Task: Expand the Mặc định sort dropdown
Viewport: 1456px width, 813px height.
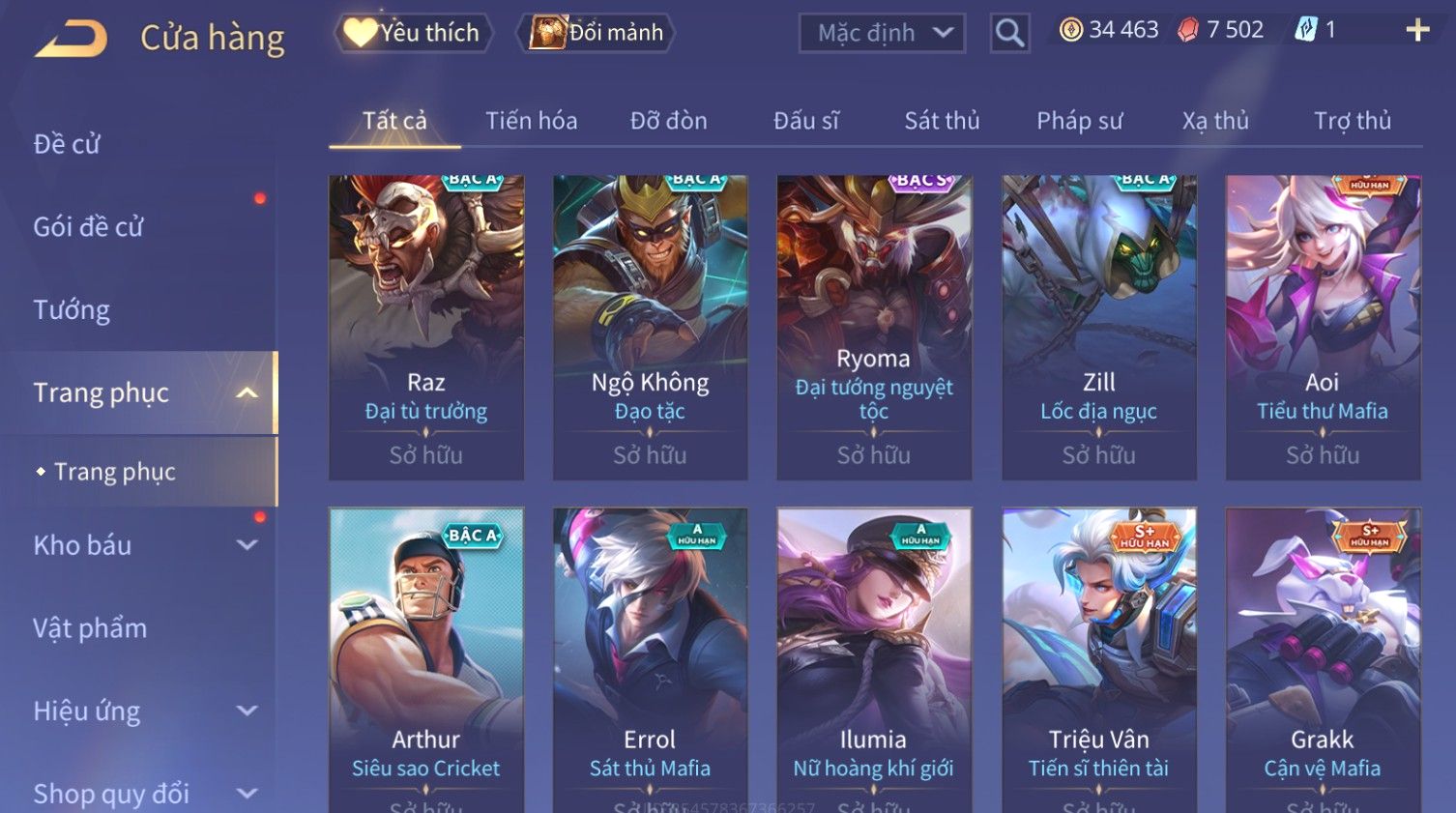Action: [882, 34]
